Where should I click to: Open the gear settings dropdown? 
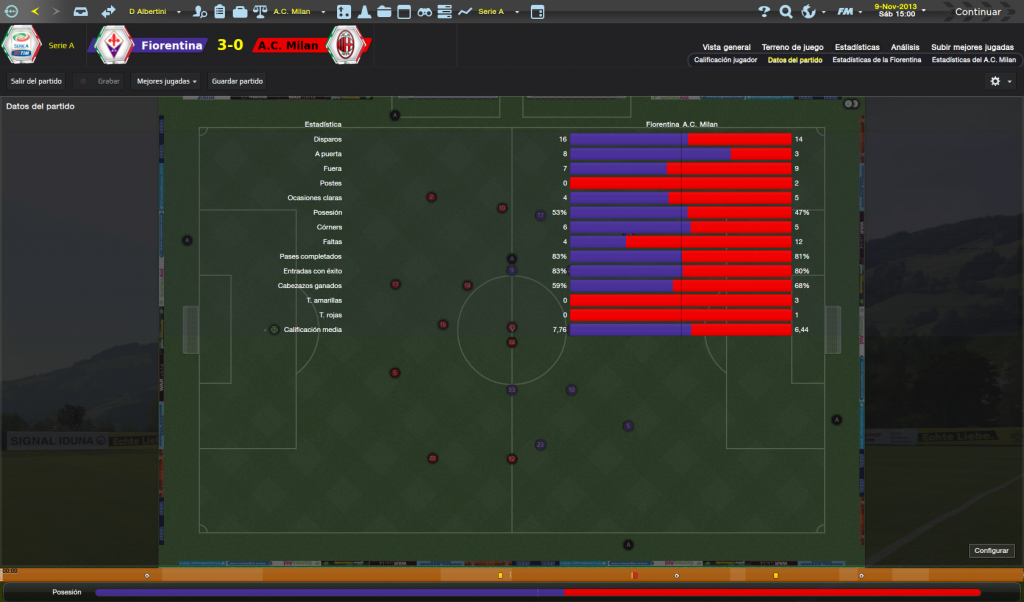point(1000,81)
